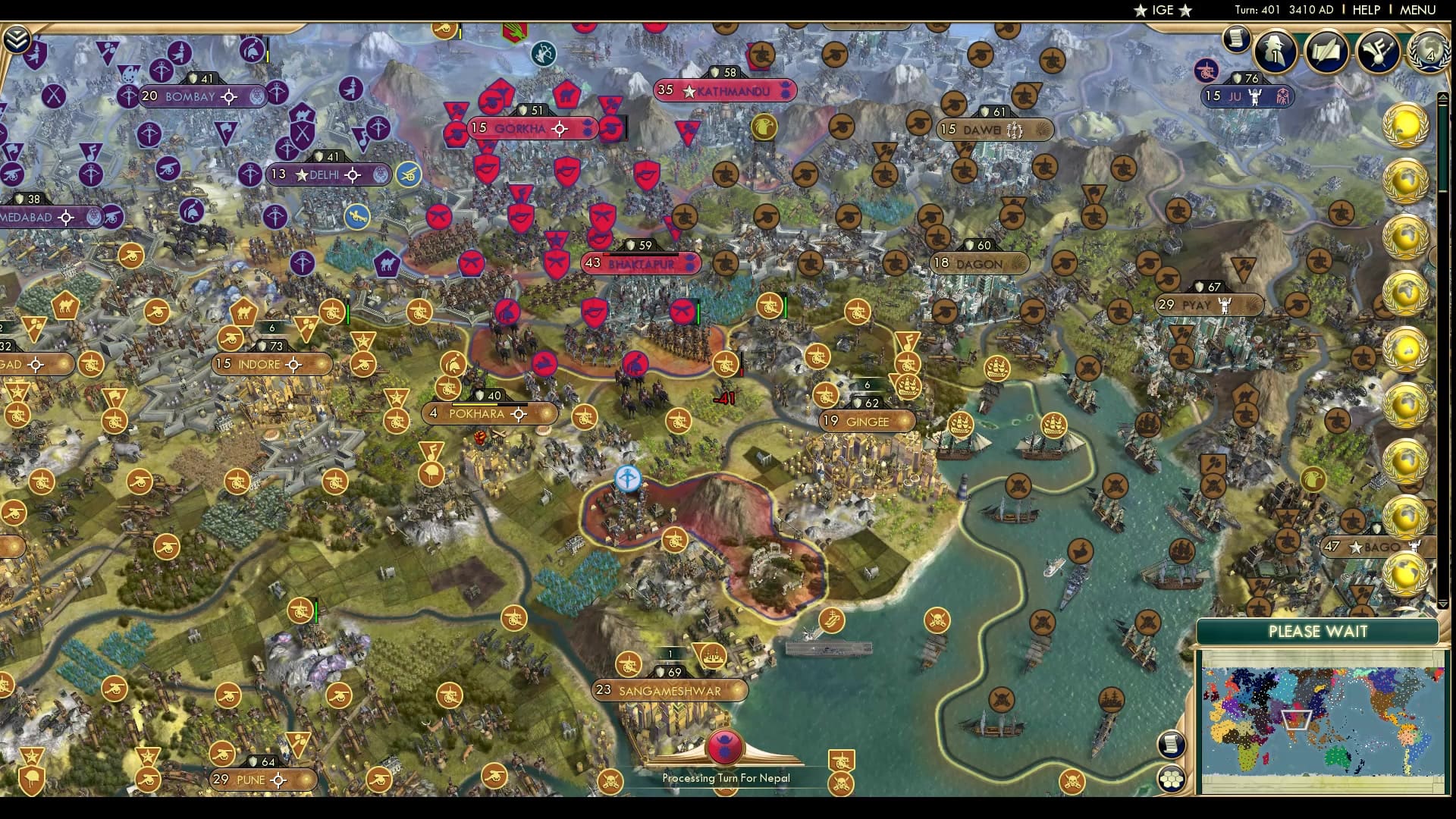Click Pokhara's citizen focus crosshair
Image resolution: width=1456 pixels, height=819 pixels.
pos(519,414)
